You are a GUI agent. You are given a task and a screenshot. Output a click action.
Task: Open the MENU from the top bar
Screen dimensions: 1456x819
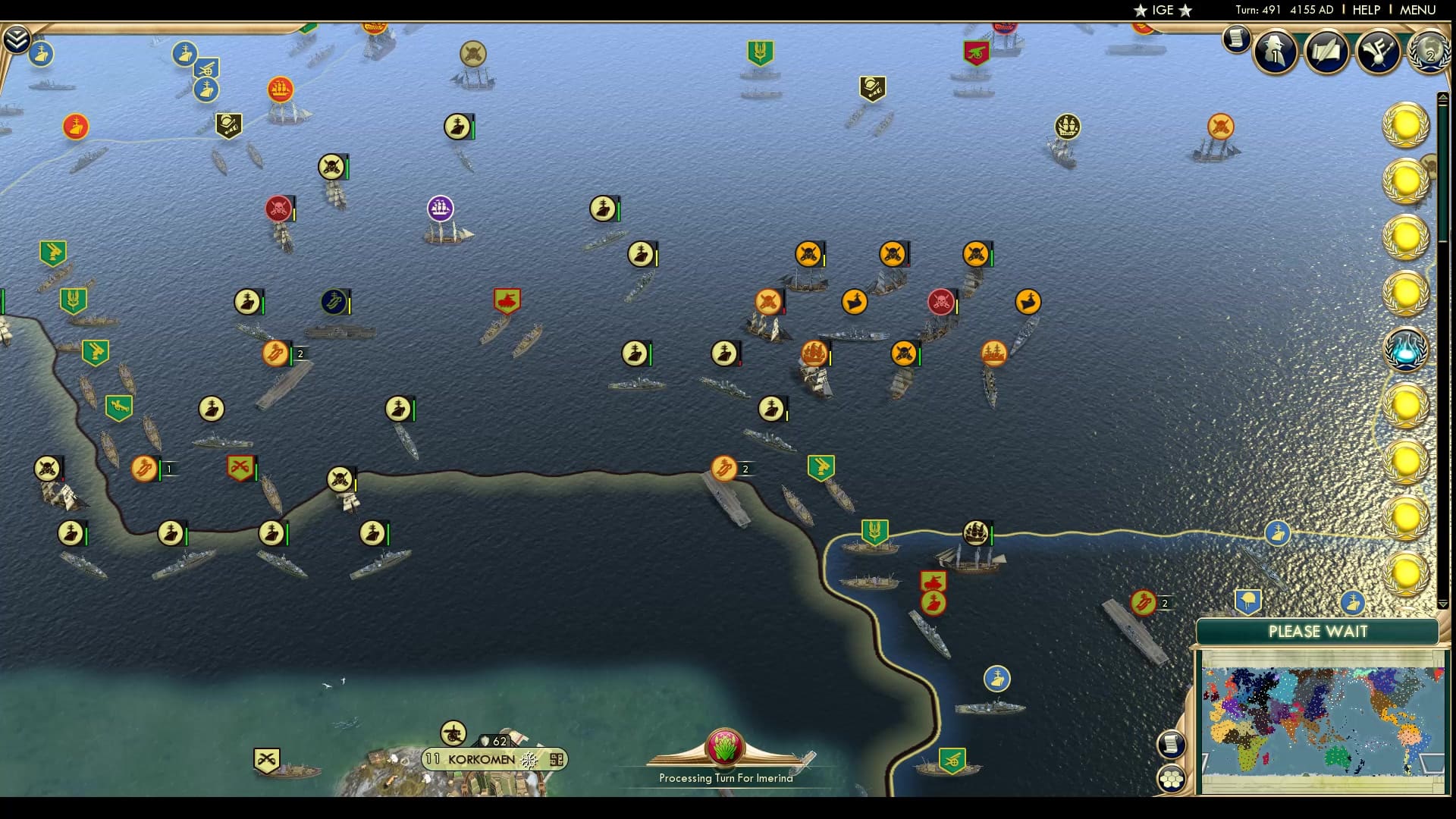(x=1418, y=10)
